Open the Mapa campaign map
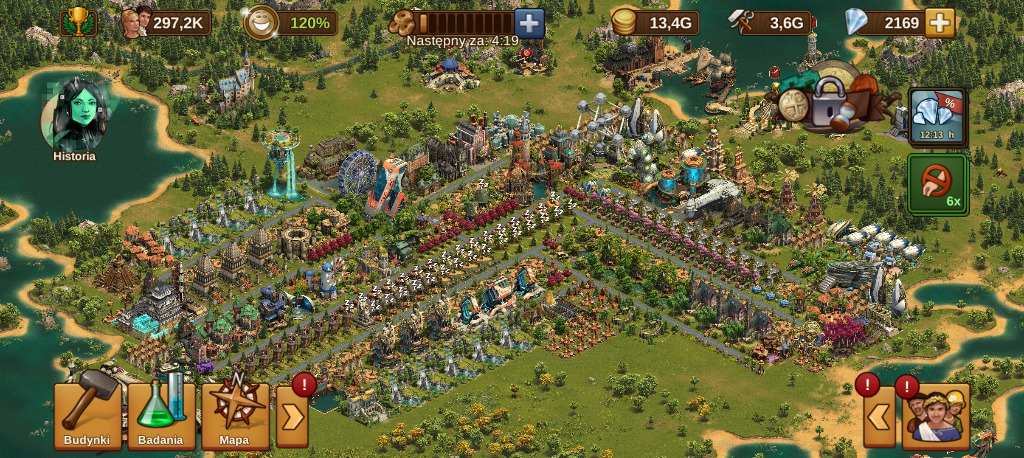 tap(235, 414)
